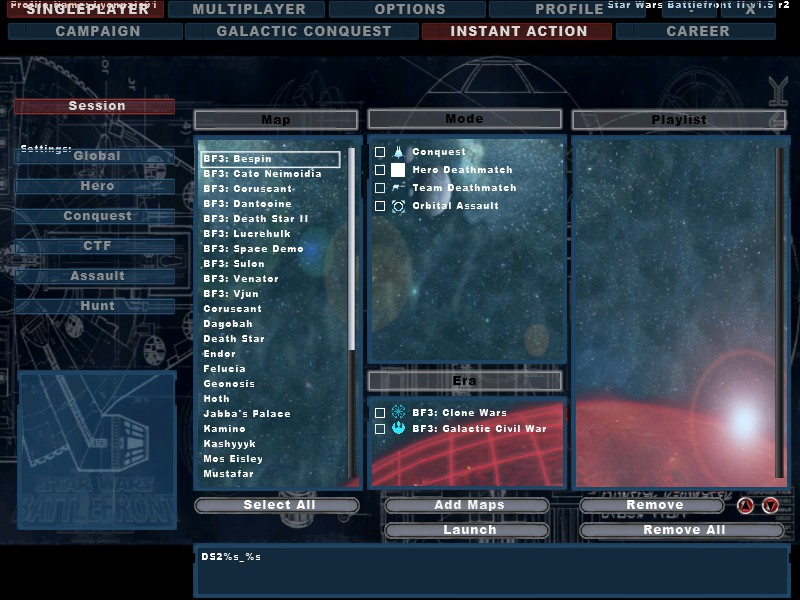Click the Select All button
800x600 pixels.
(x=278, y=505)
